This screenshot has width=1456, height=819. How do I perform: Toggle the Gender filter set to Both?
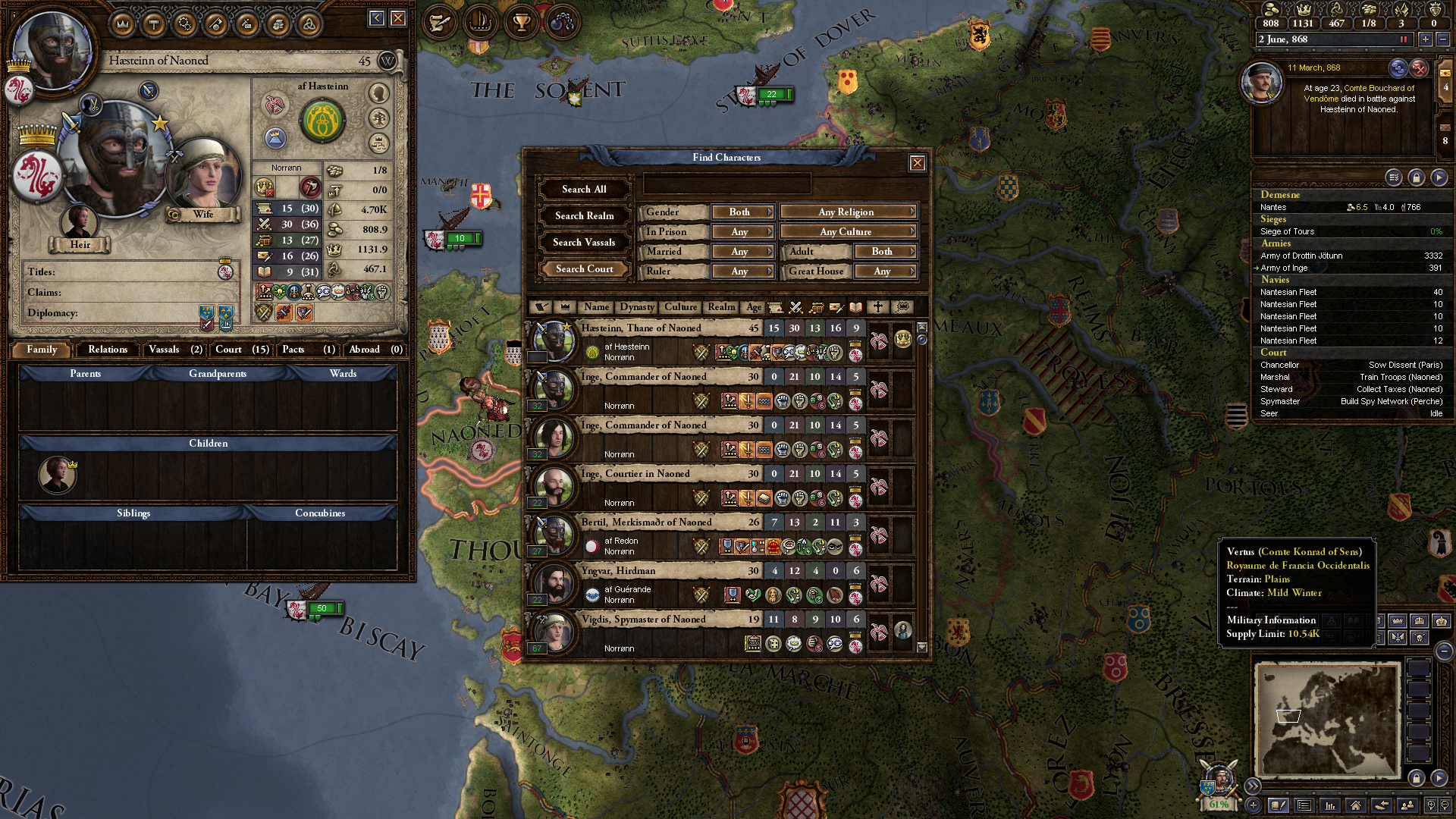[742, 212]
